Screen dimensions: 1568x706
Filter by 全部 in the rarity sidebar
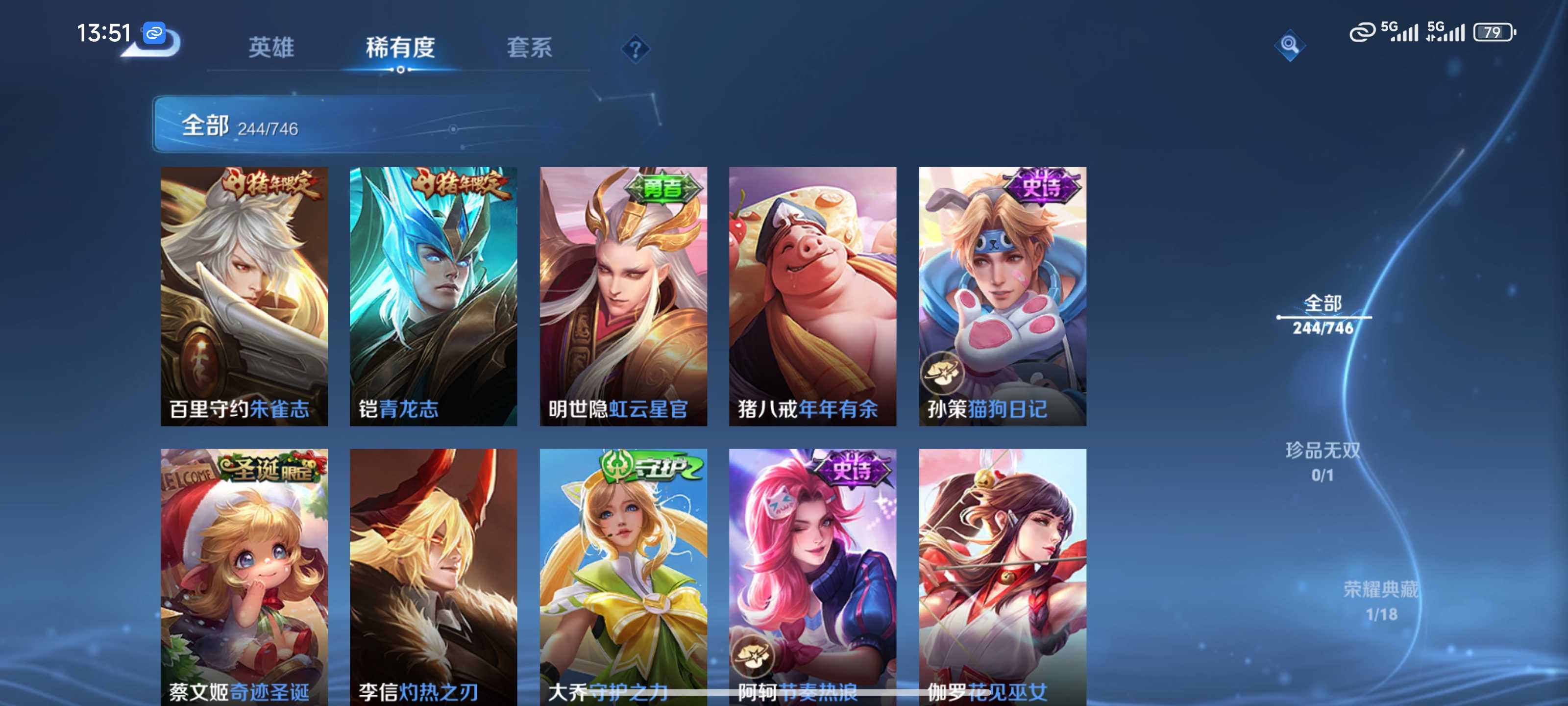(1323, 314)
